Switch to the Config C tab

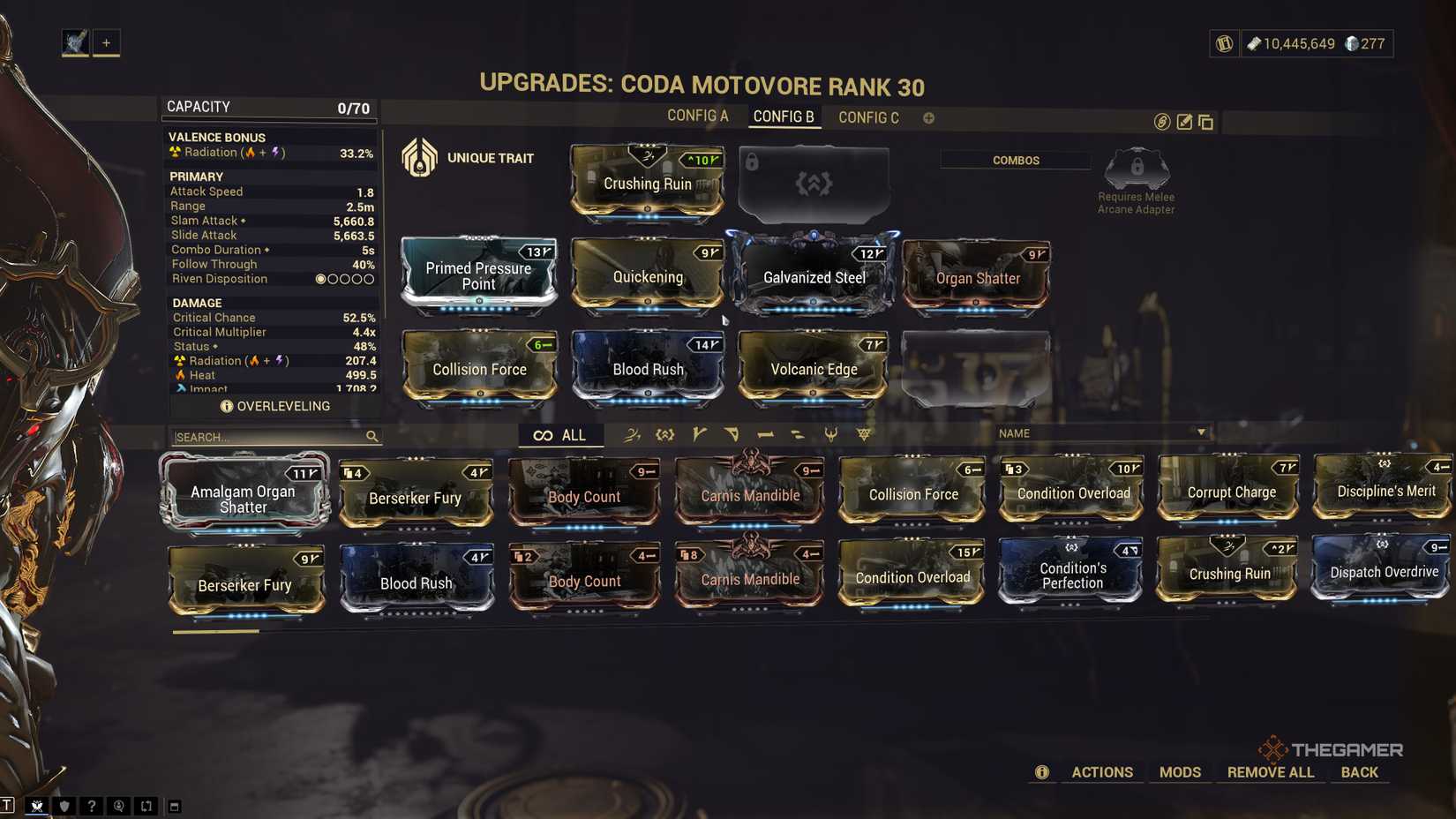point(869,116)
